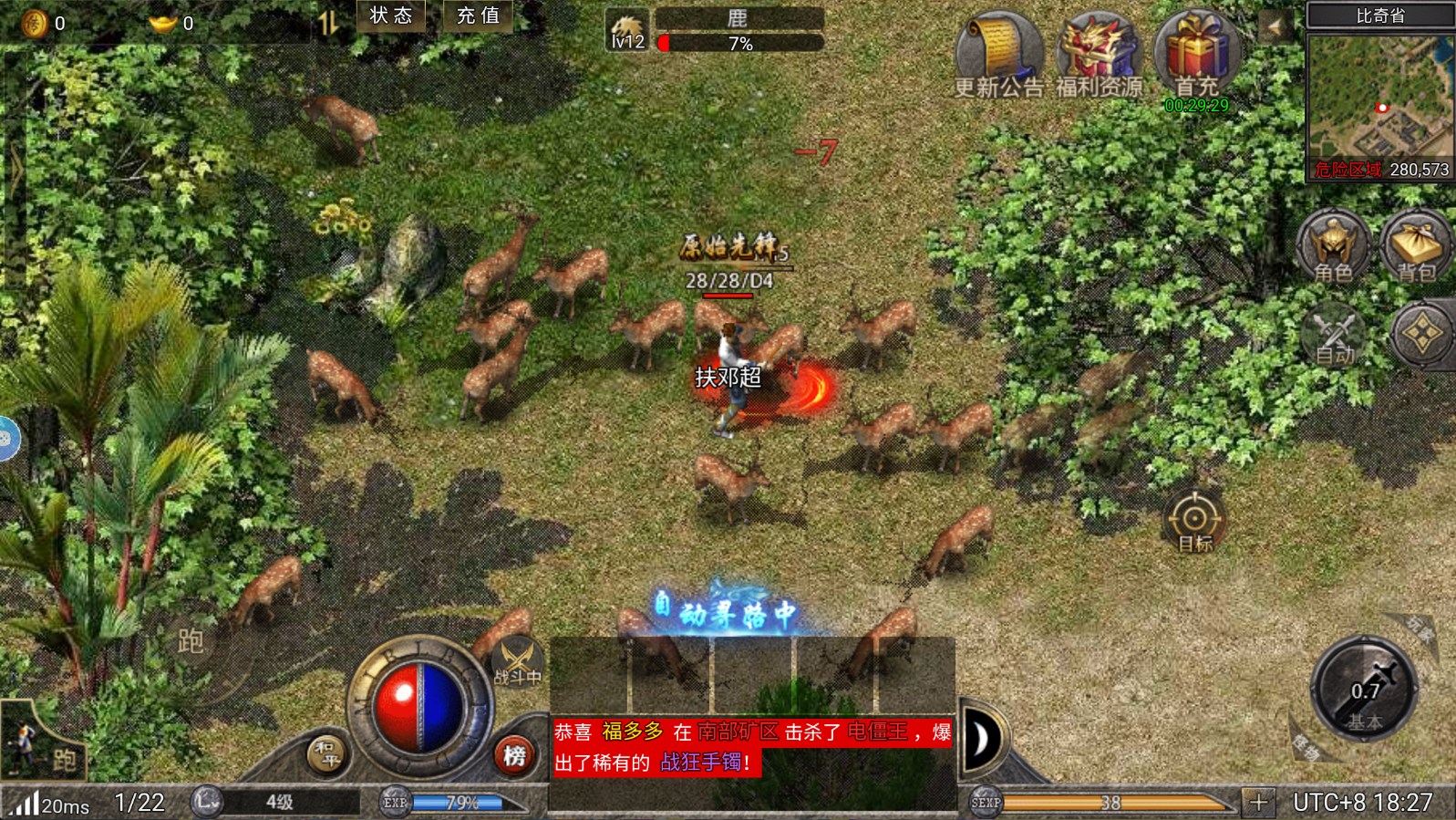Viewport: 1456px width, 820px height.
Task: Click the plus button beside SEXP bar
Action: click(x=1258, y=803)
